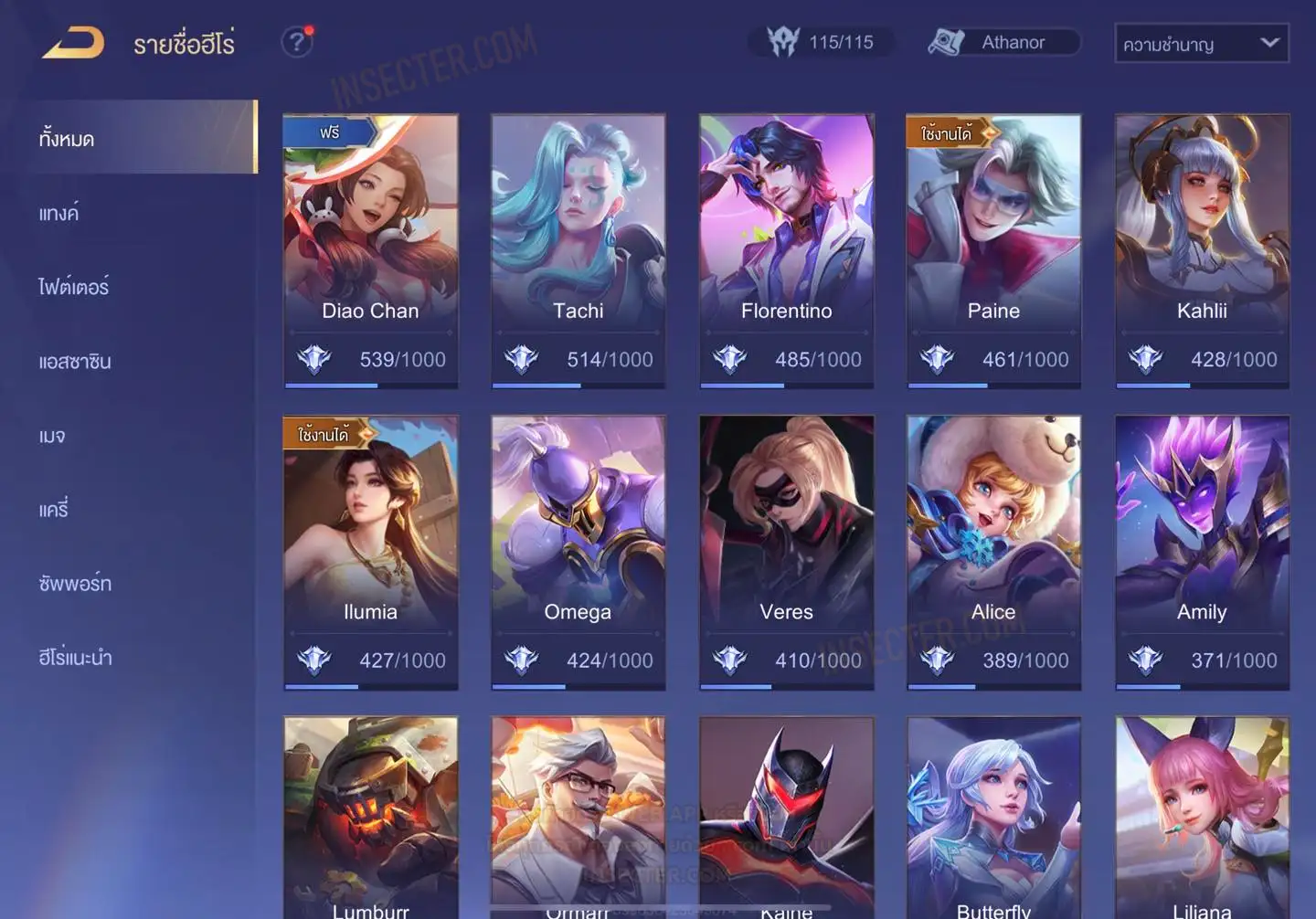The height and width of the screenshot is (919, 1316).
Task: View the ฮีโร่แนะนำ recommended heroes tab
Action: click(x=75, y=657)
